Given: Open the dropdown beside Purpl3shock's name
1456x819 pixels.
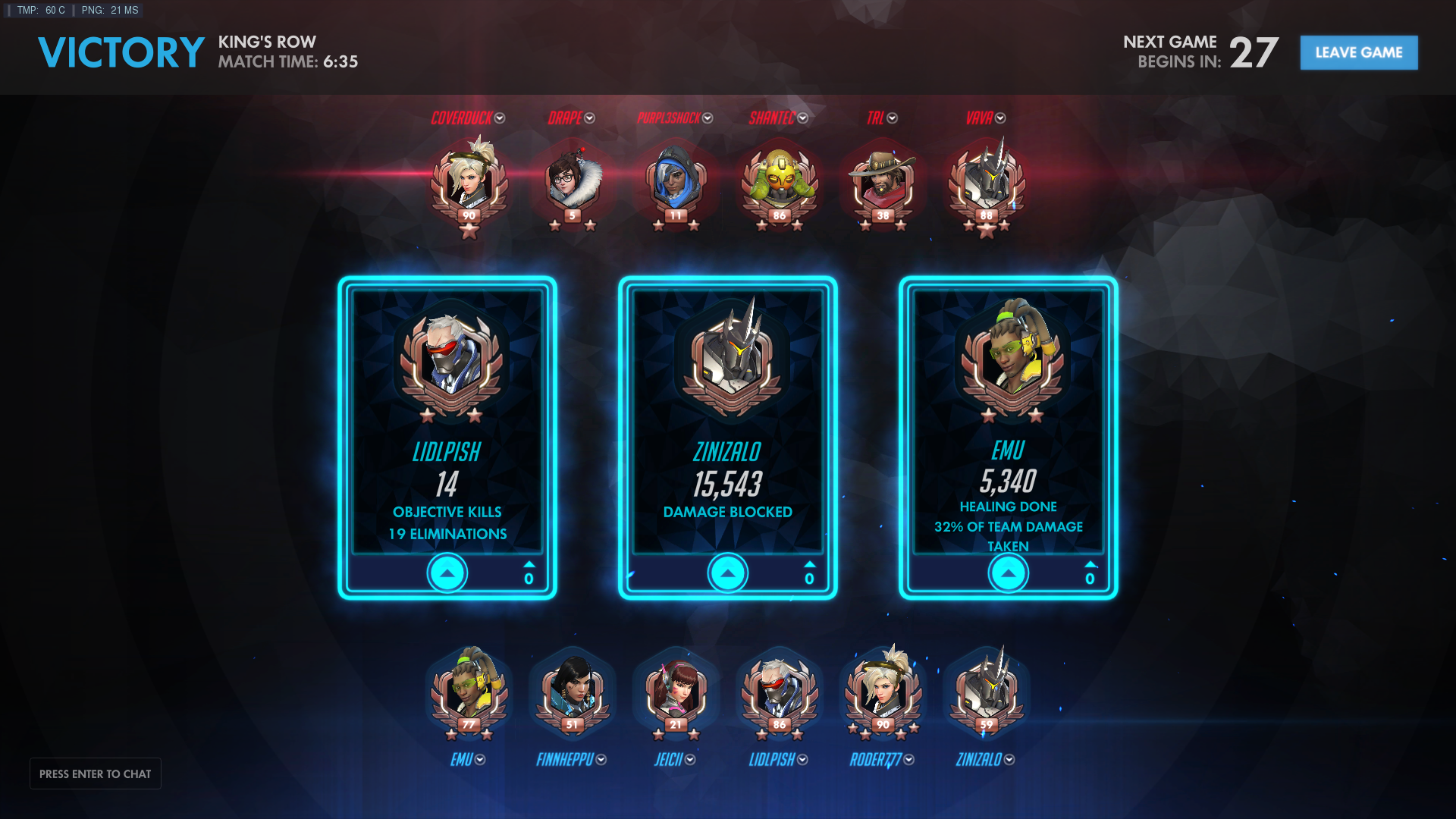Looking at the screenshot, I should click(708, 118).
